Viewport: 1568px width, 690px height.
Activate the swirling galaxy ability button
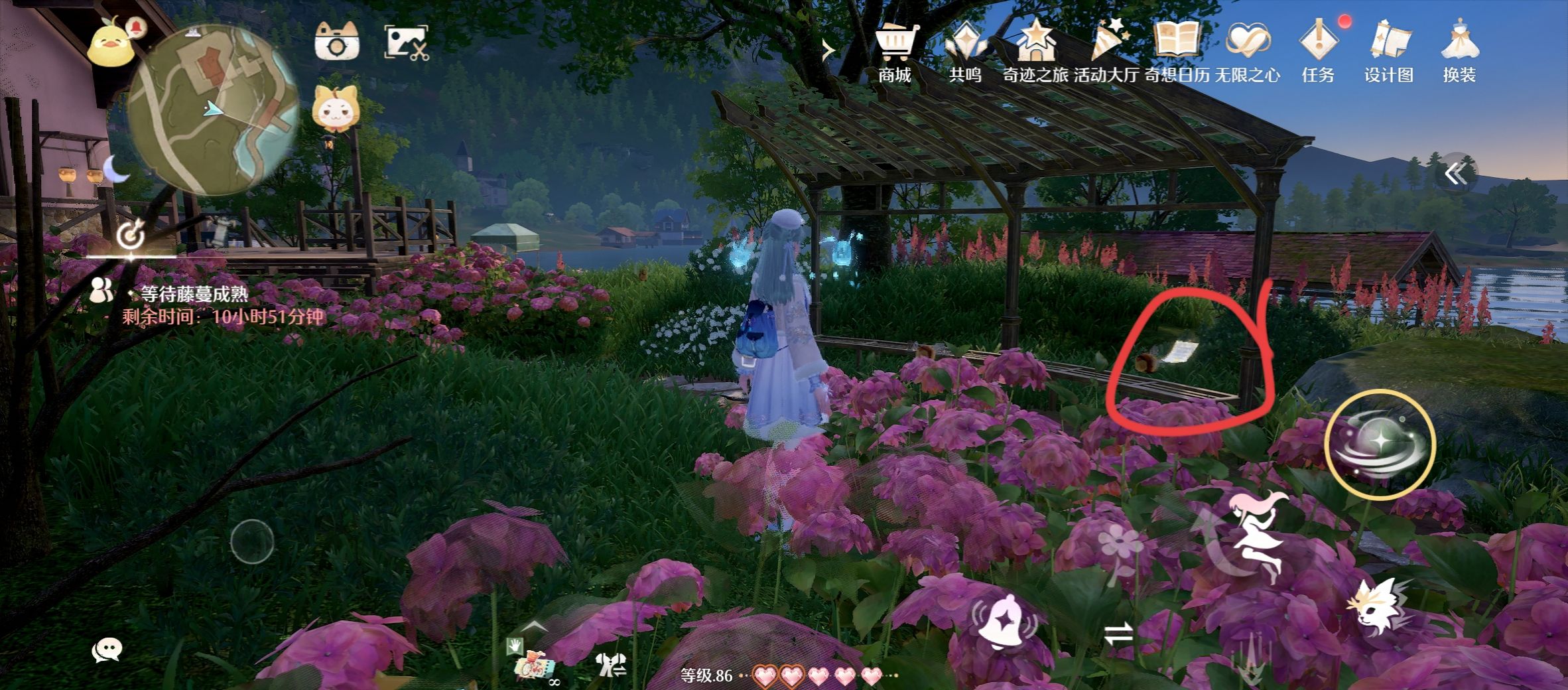point(1380,444)
